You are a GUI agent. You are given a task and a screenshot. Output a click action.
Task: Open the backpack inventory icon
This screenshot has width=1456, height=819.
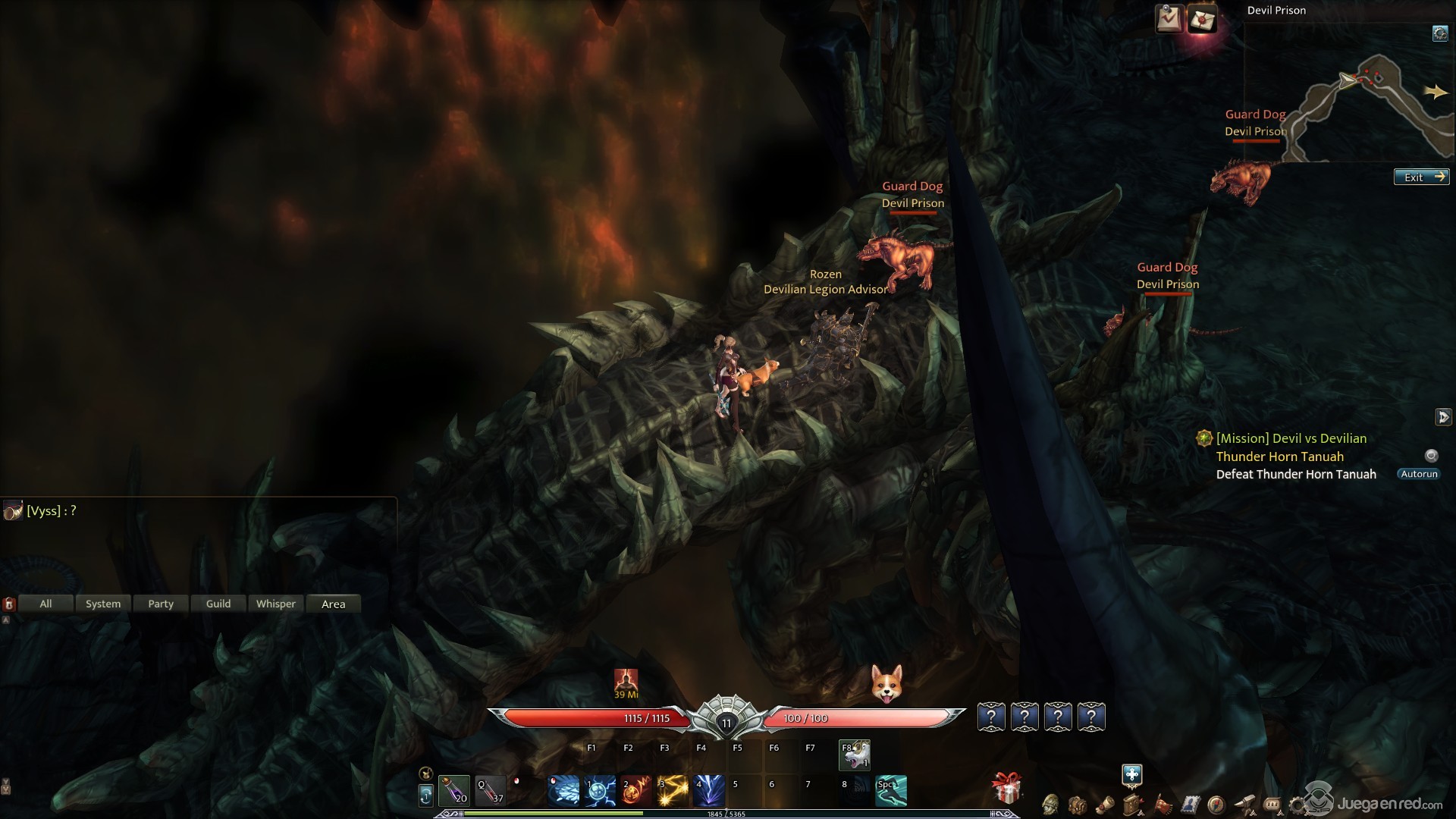1077,804
